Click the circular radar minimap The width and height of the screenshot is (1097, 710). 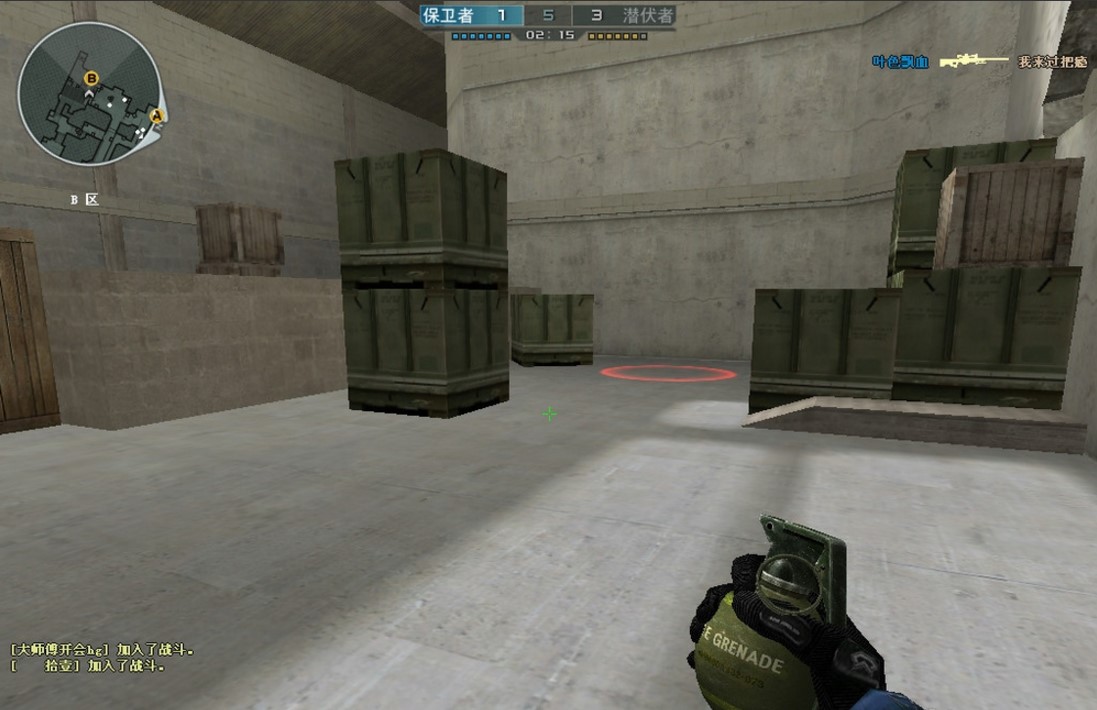88,94
